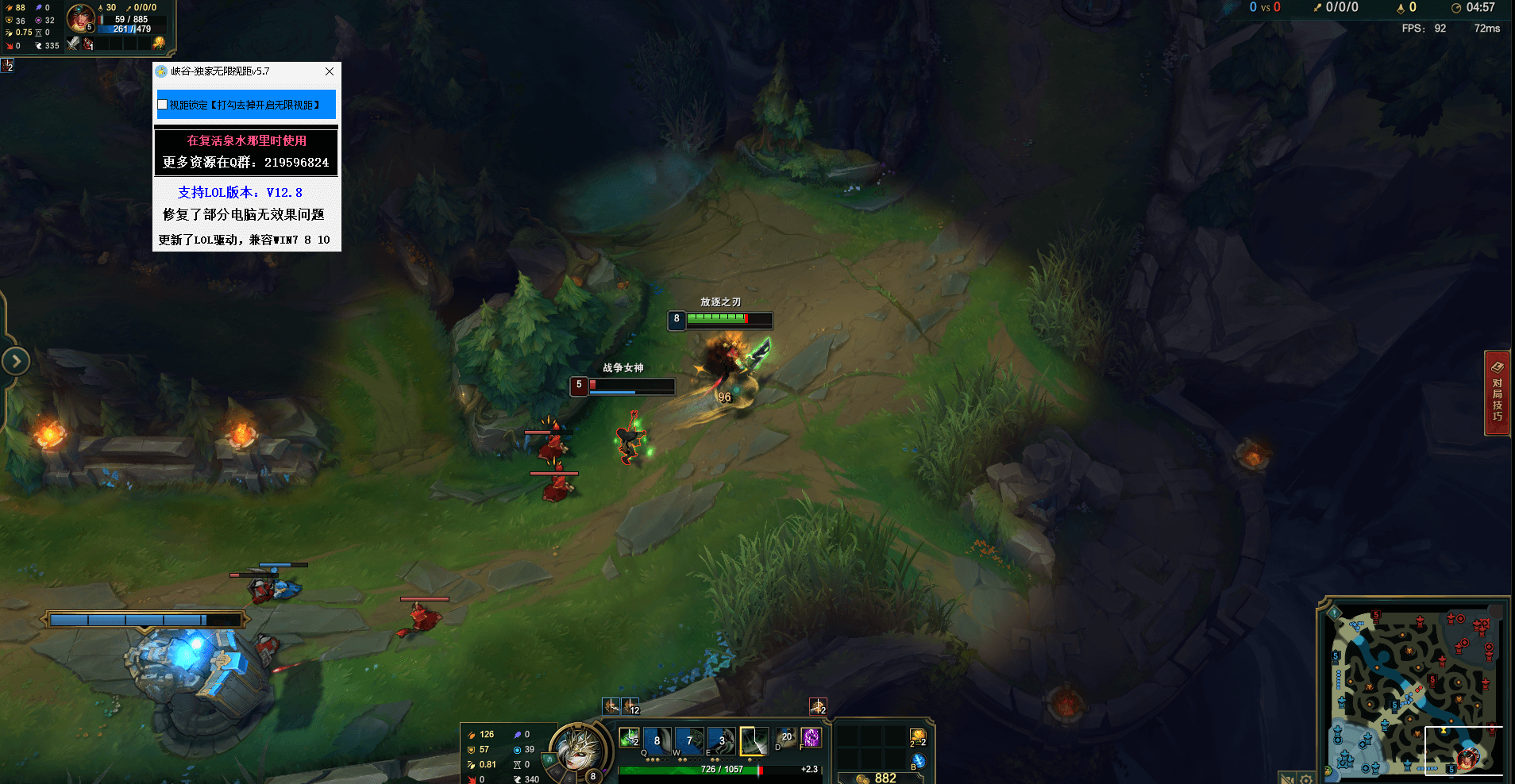
Task: Close the 峡谷 overlay window
Action: pyautogui.click(x=330, y=71)
